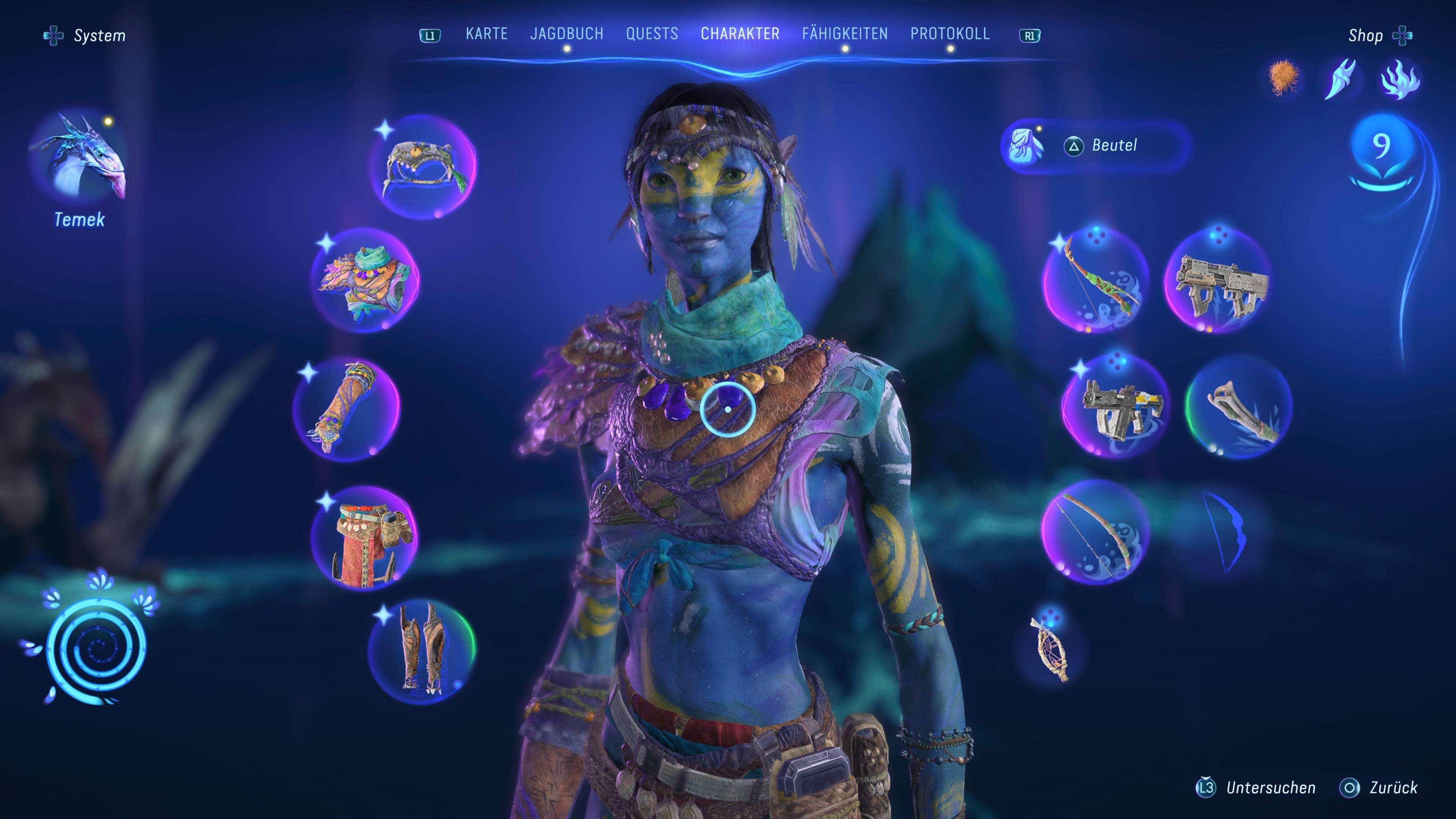Choose the pale longbow weapon slot
1456x819 pixels.
coord(1095,531)
